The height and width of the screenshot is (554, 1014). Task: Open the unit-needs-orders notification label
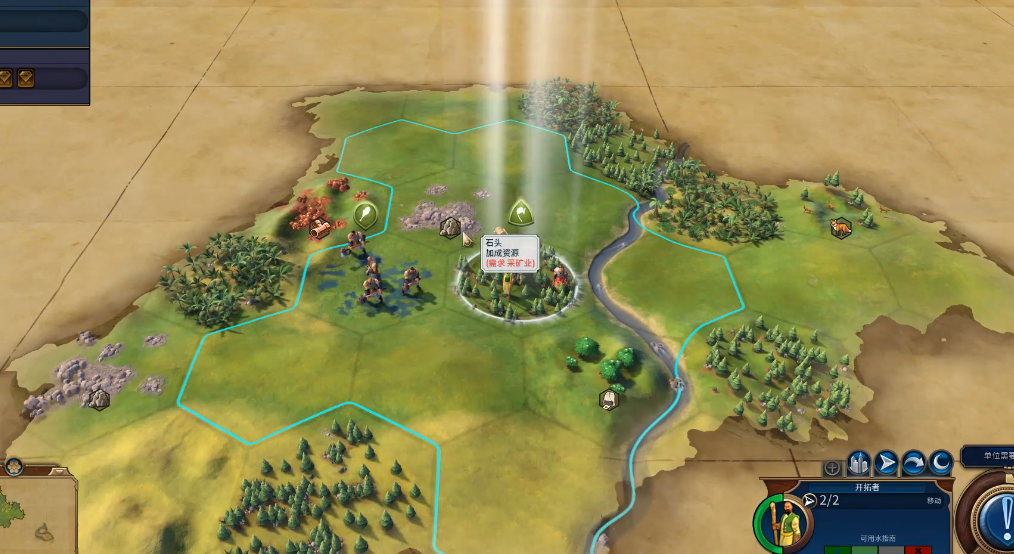pos(988,456)
